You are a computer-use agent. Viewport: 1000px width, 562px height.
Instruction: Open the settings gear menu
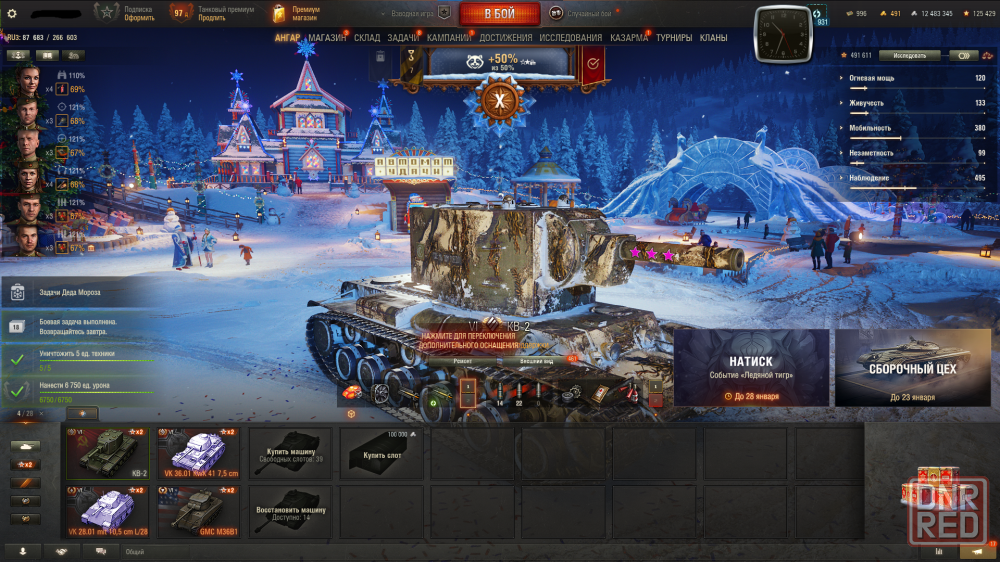pyautogui.click(x=12, y=13)
